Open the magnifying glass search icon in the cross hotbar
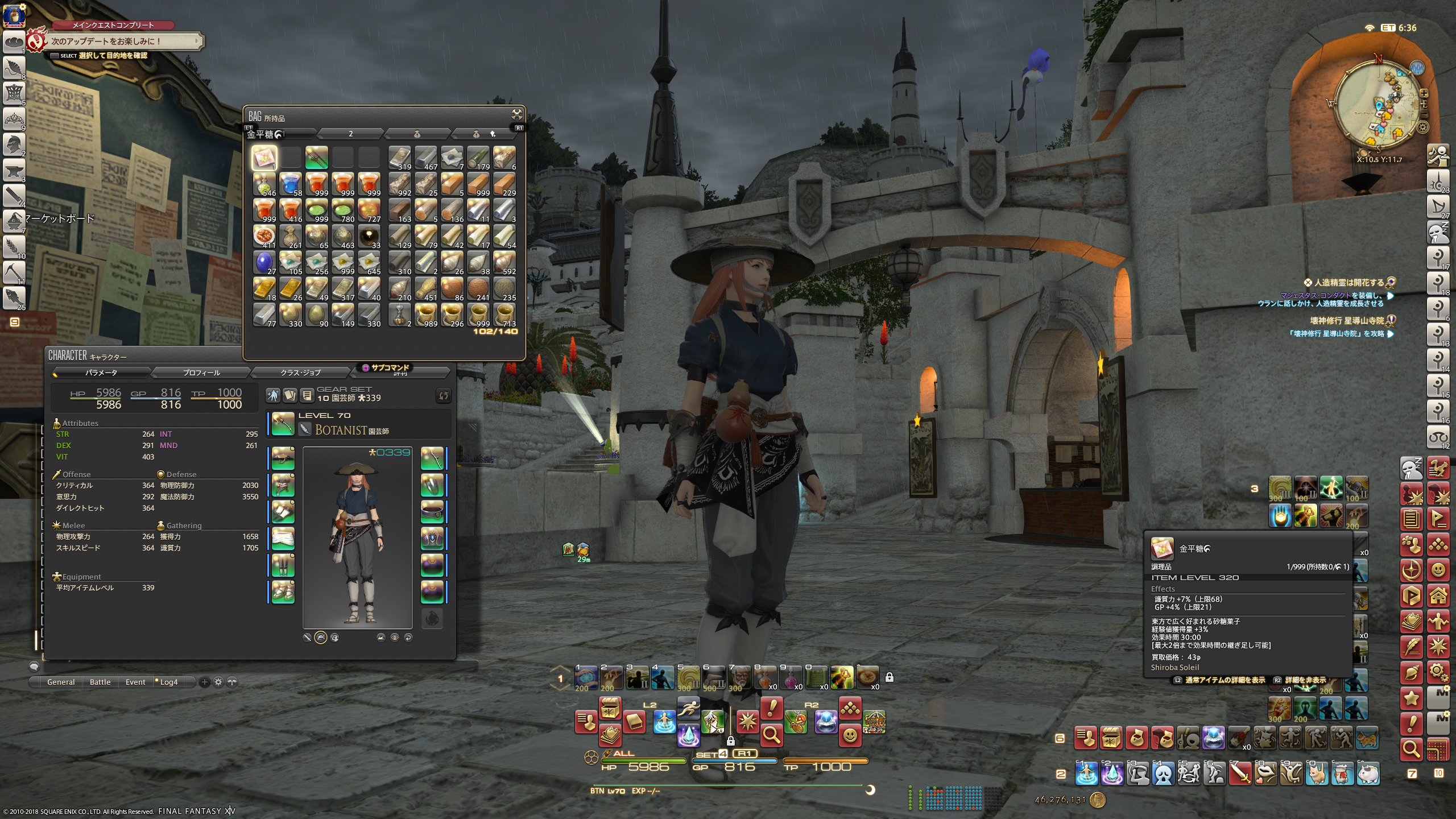The image size is (1456, 819). click(771, 735)
